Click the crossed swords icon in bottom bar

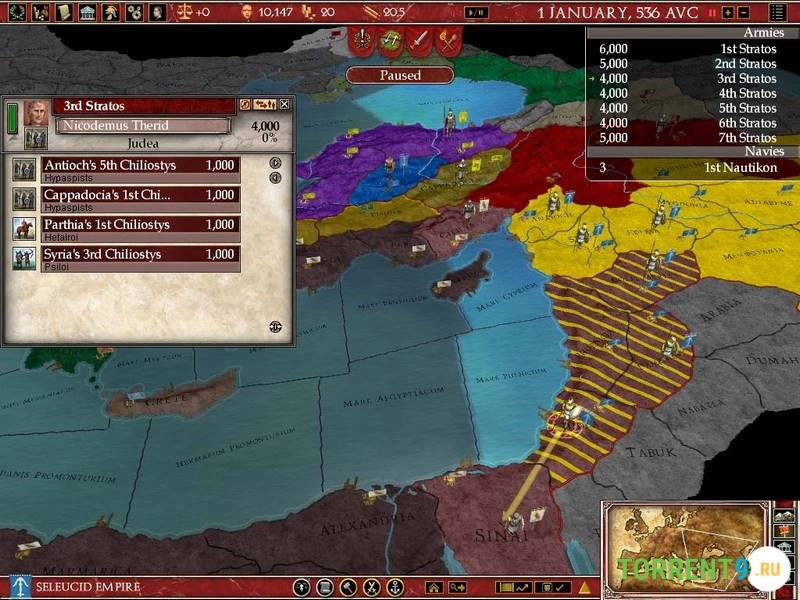coord(372,587)
